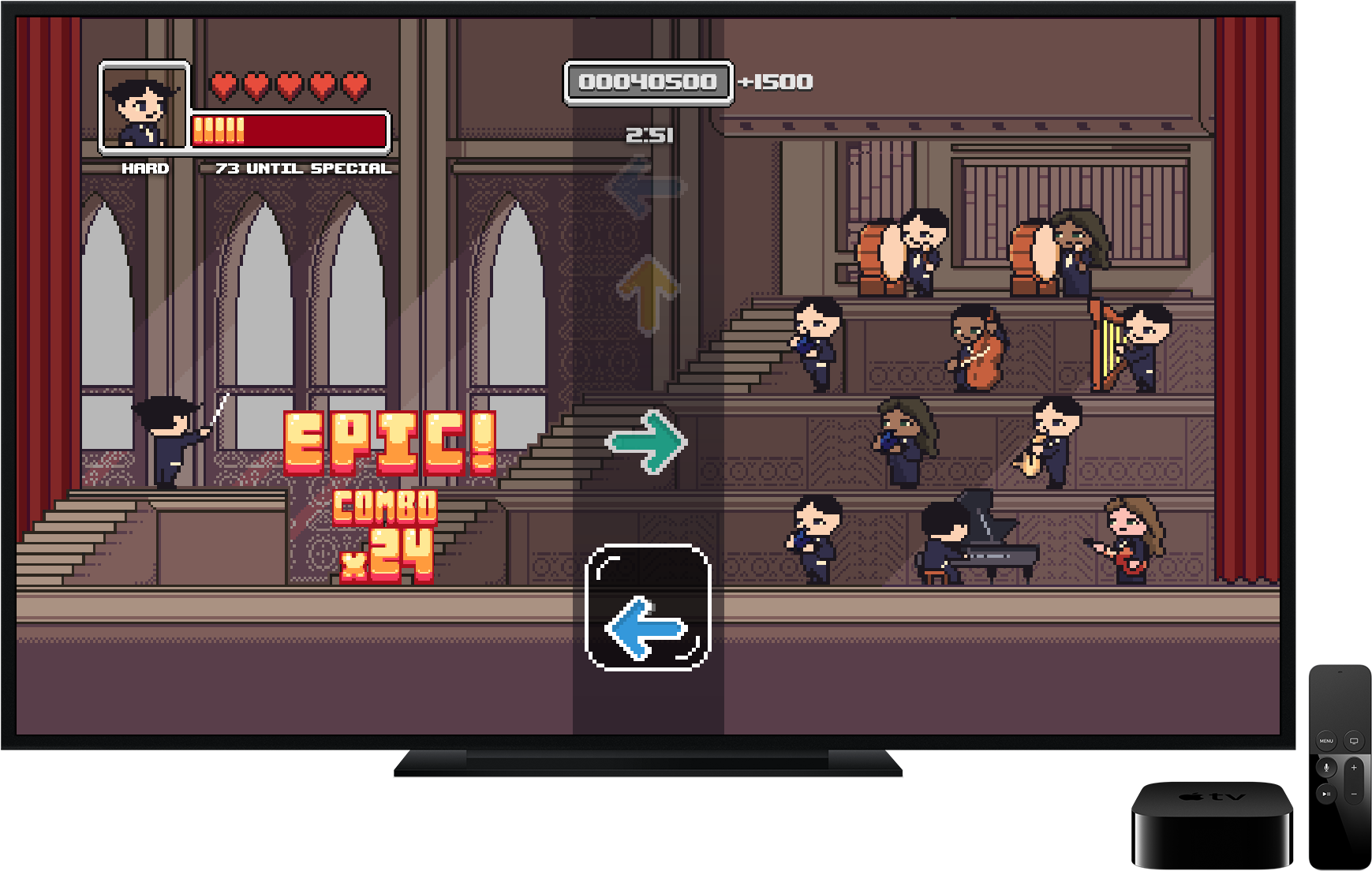Open the score counter reading 00040500

coord(648,81)
